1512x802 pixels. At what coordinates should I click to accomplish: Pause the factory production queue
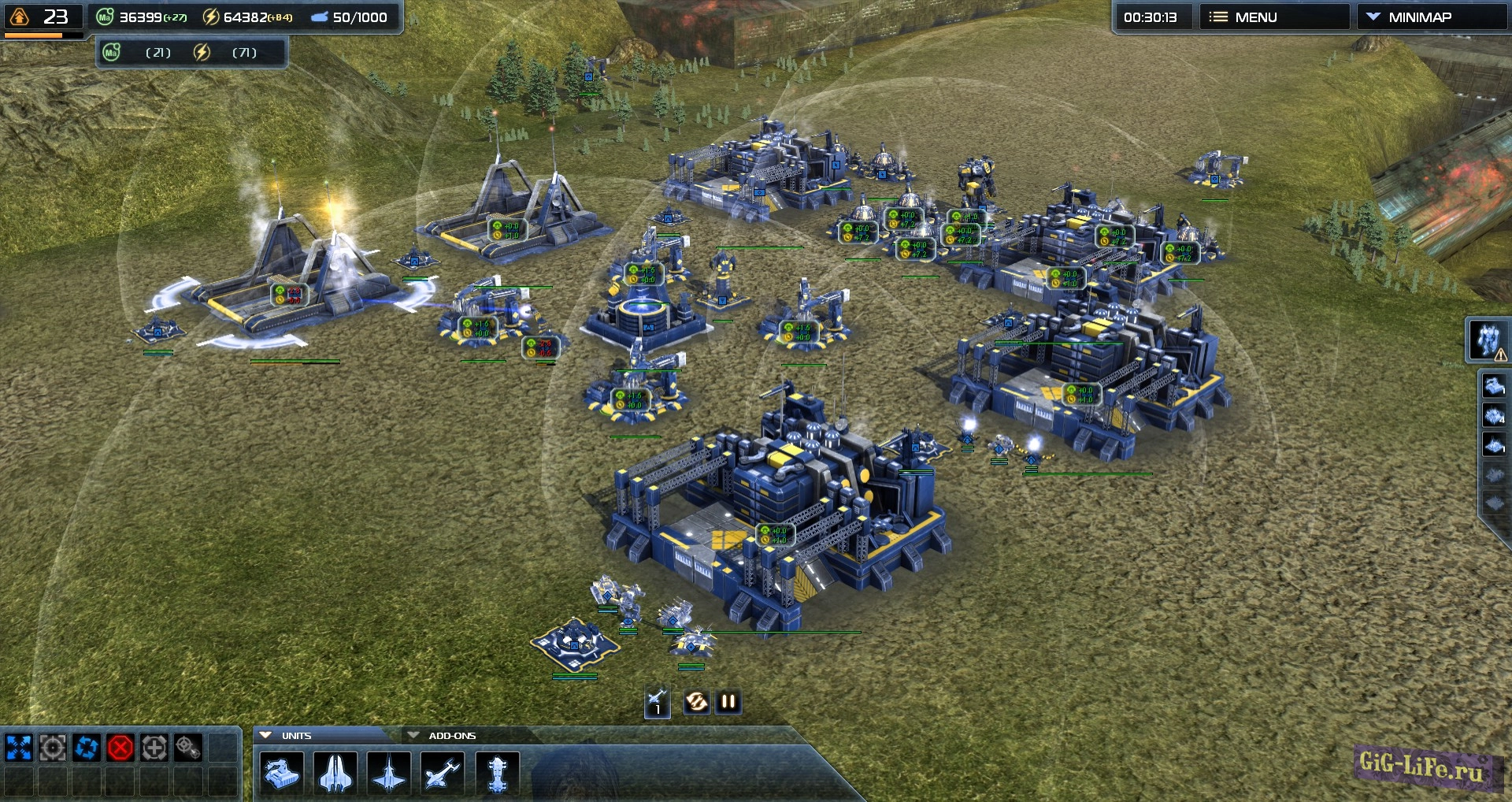coord(727,702)
